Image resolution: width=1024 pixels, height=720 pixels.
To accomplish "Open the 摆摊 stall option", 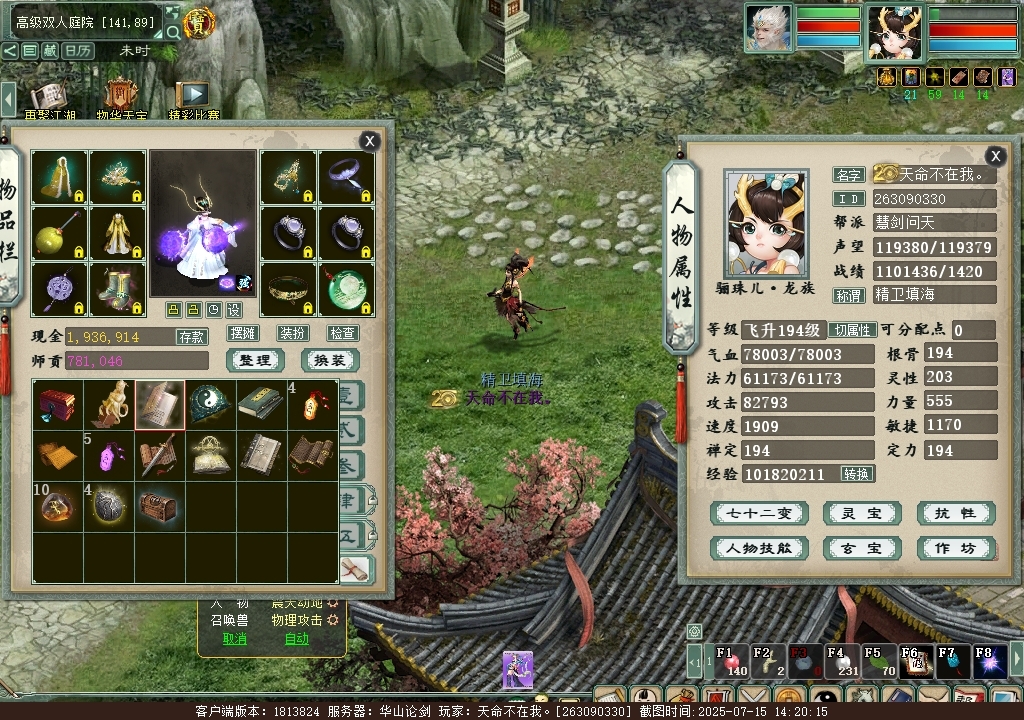I will tap(243, 333).
